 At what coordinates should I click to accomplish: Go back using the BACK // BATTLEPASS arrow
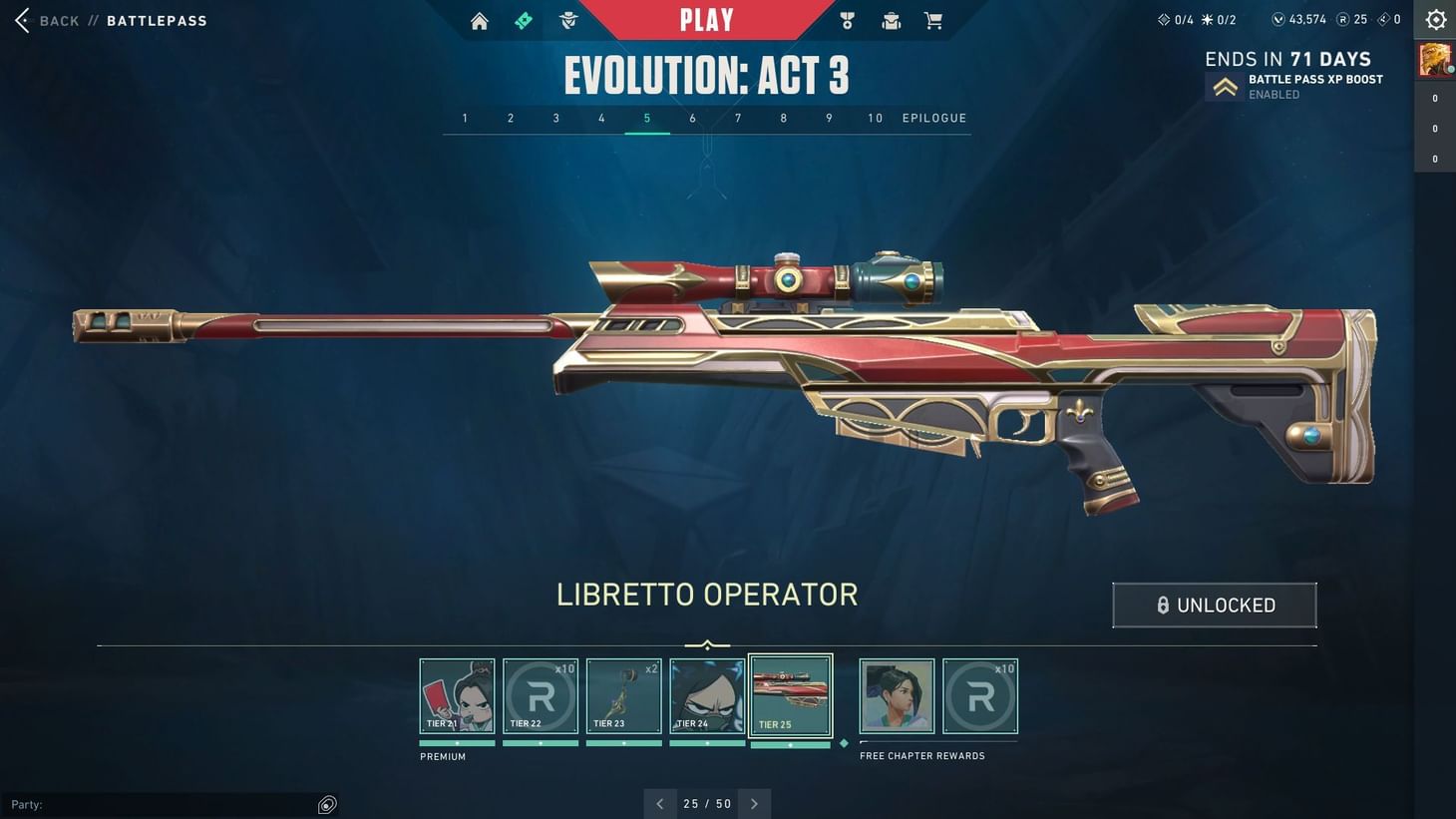pyautogui.click(x=22, y=20)
